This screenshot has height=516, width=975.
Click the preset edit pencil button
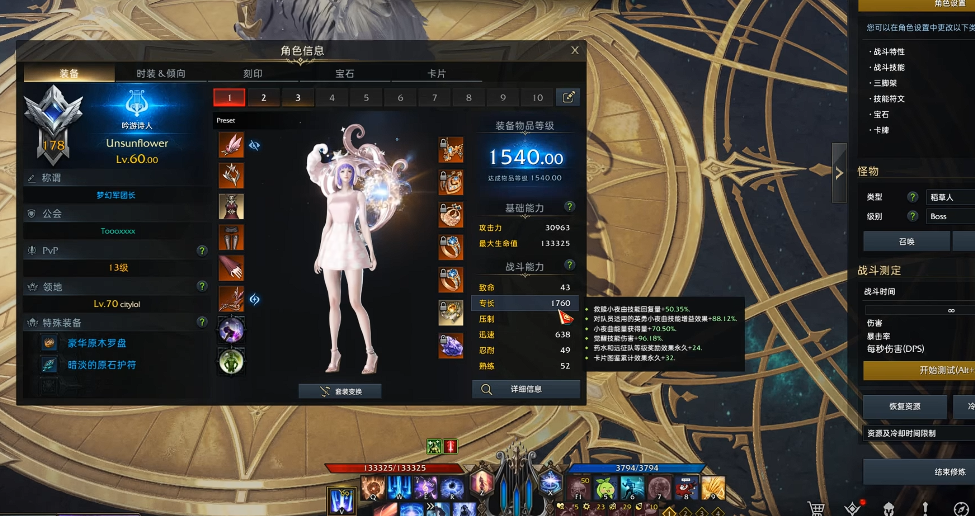pos(568,97)
